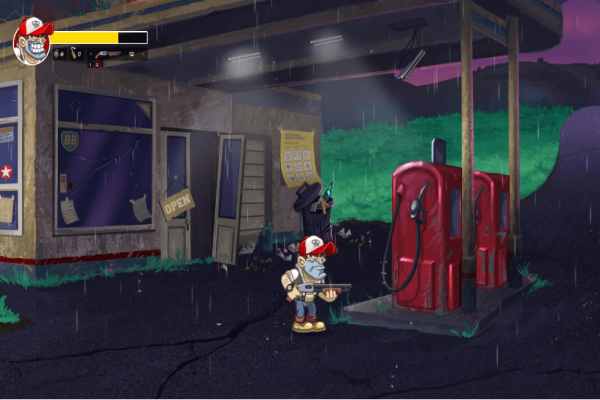Switch to weapon slot 1

pyautogui.click(x=90, y=64)
